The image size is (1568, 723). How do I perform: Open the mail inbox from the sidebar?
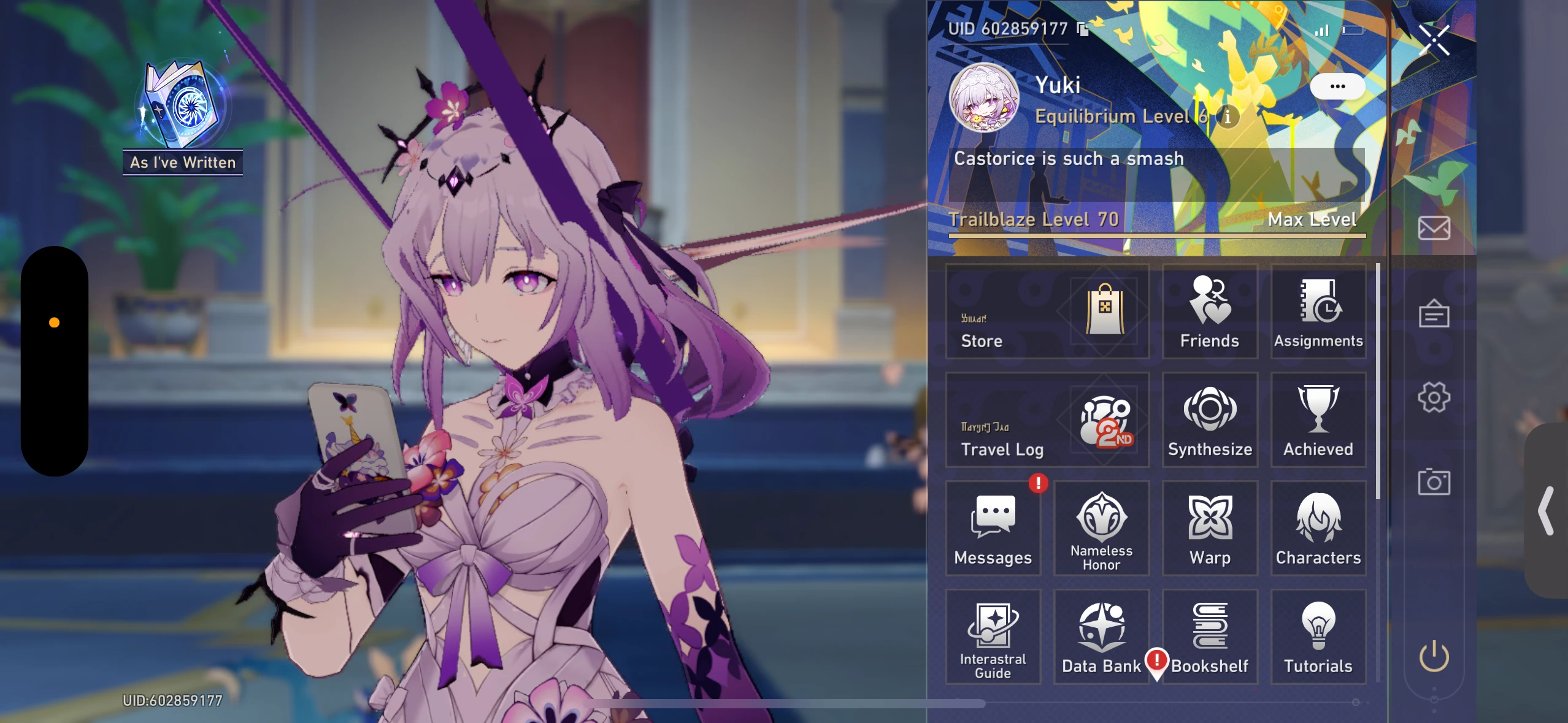pyautogui.click(x=1434, y=228)
